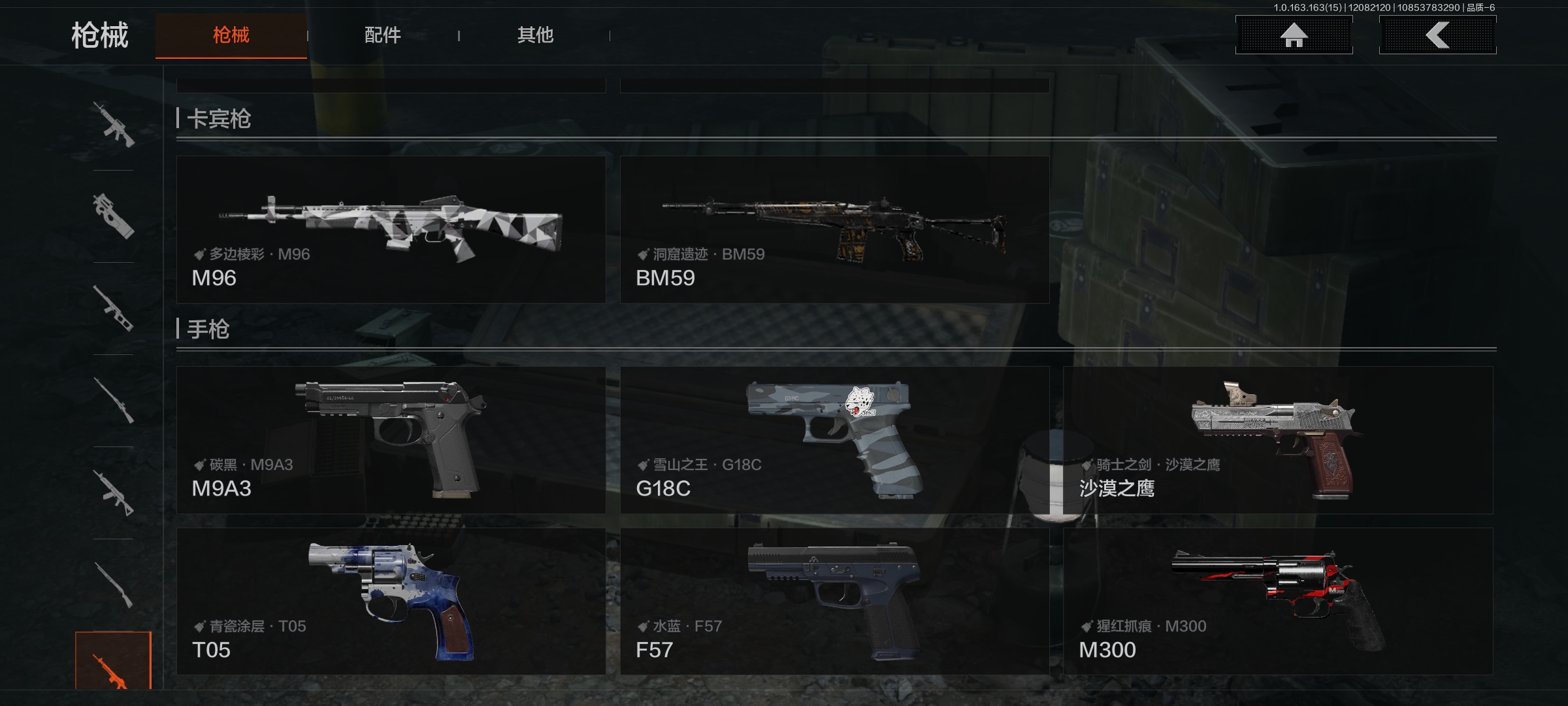Open the M9A3 pistol card
The height and width of the screenshot is (706, 1568).
click(x=391, y=440)
